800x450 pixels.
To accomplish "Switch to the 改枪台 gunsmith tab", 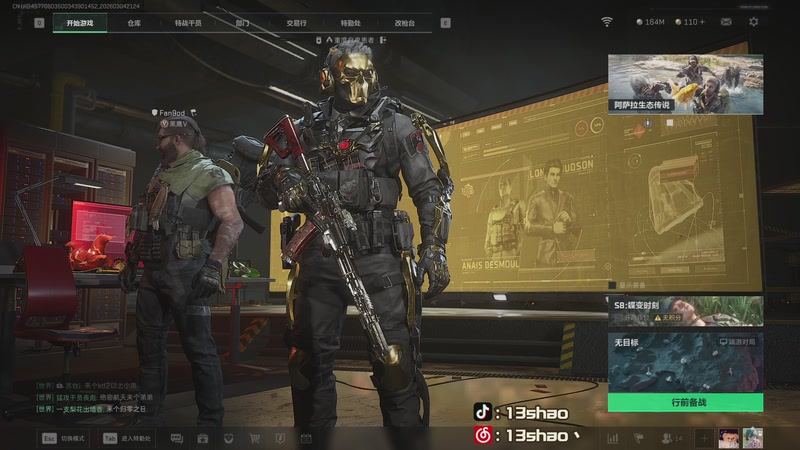I will [x=404, y=22].
